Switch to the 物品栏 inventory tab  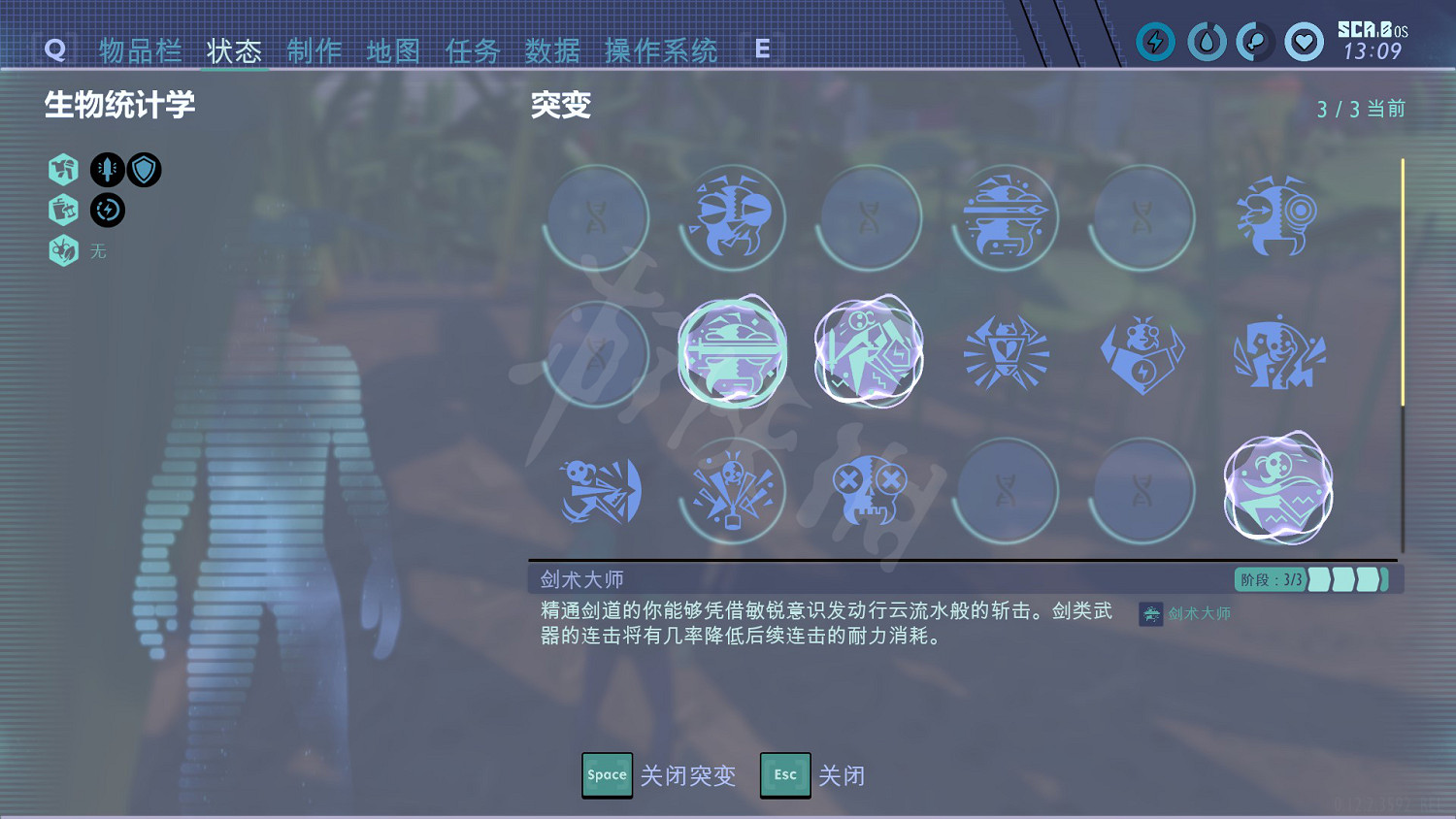click(139, 52)
